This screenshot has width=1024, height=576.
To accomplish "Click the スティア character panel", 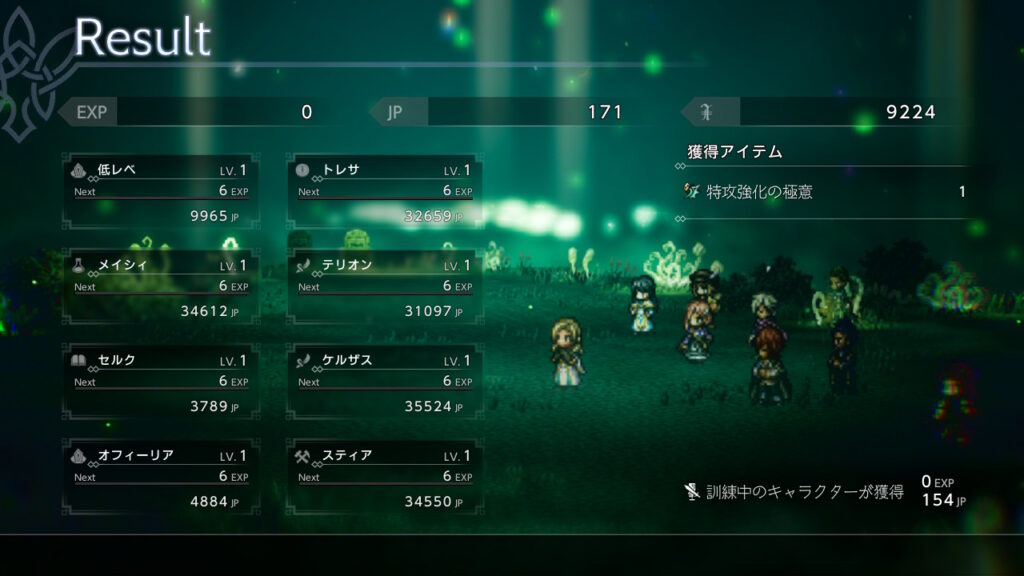I will 385,478.
